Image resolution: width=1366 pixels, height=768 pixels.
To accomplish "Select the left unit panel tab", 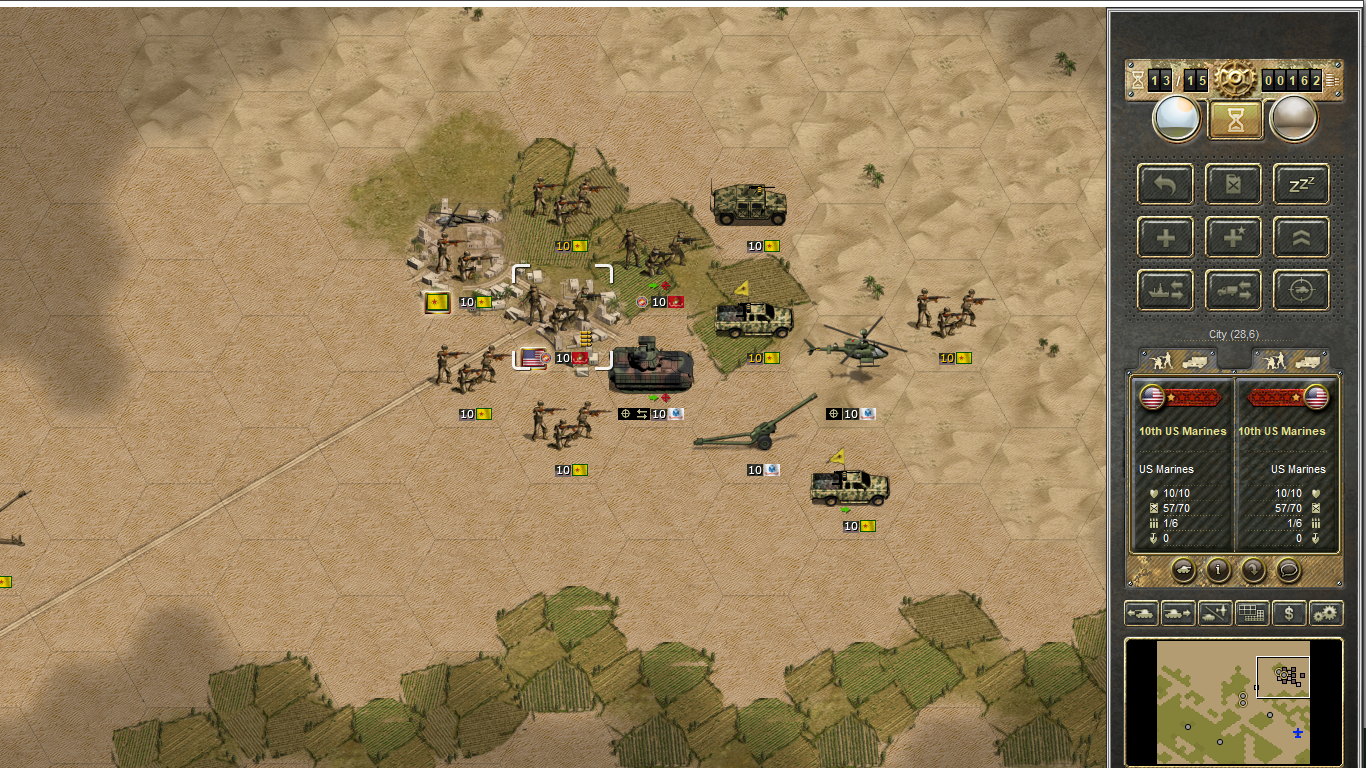I will (x=1178, y=359).
